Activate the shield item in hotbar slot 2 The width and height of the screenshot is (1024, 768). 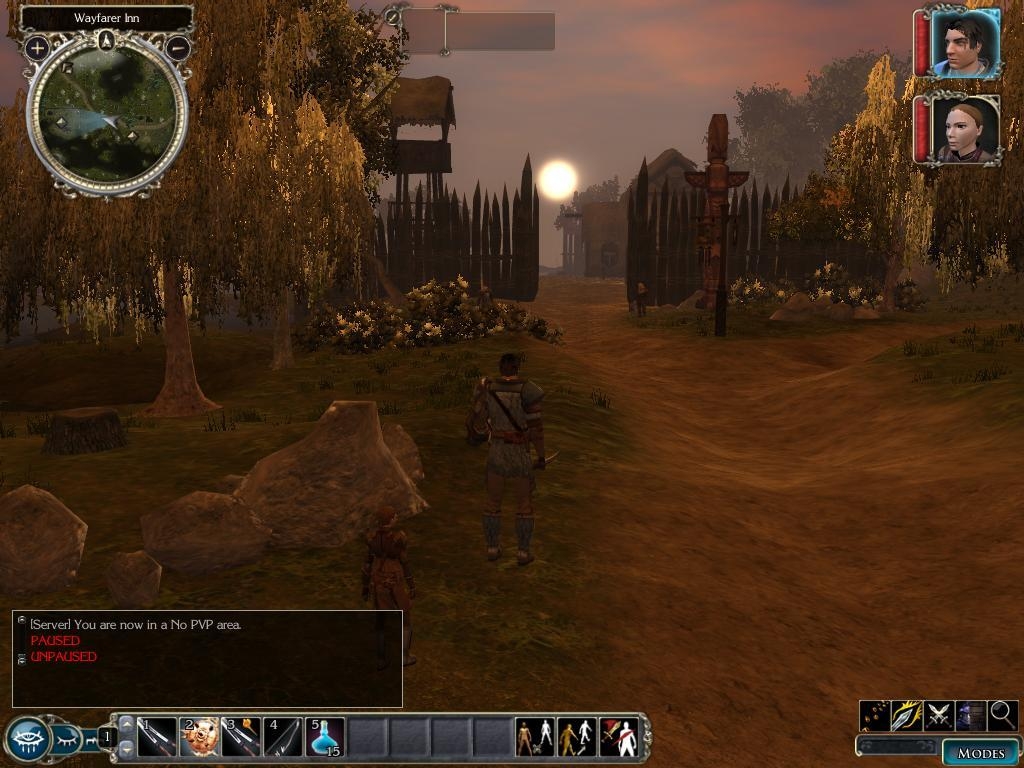[x=199, y=737]
